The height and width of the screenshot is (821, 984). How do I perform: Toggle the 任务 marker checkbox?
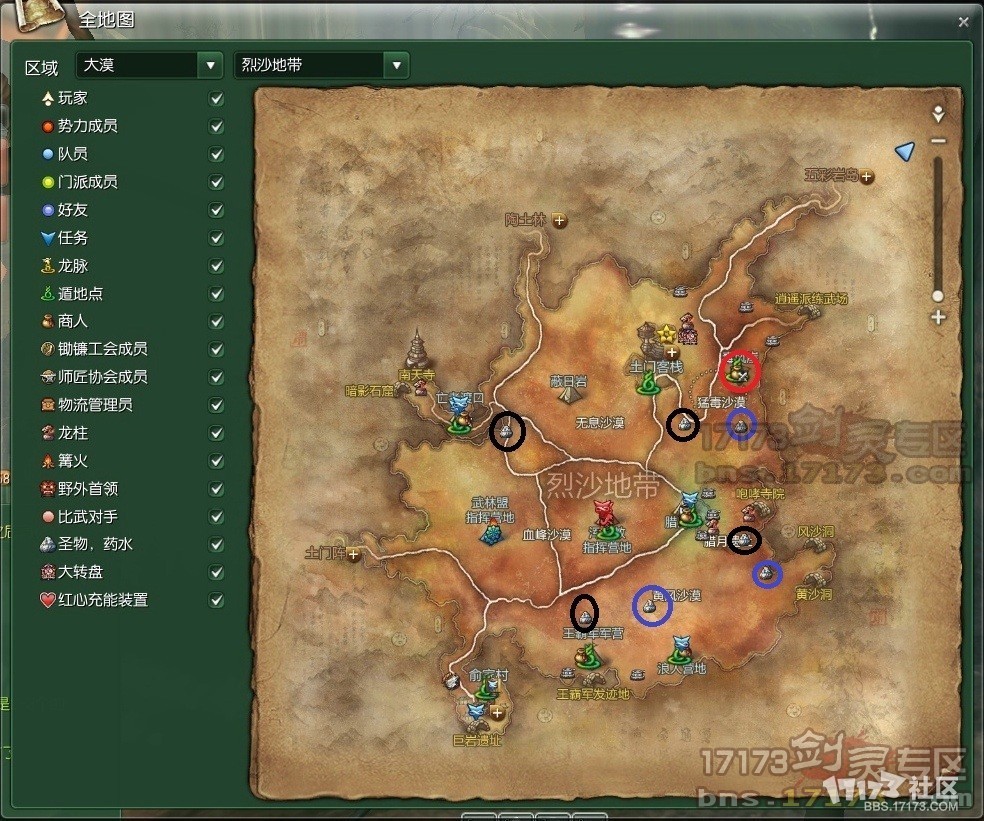(216, 238)
